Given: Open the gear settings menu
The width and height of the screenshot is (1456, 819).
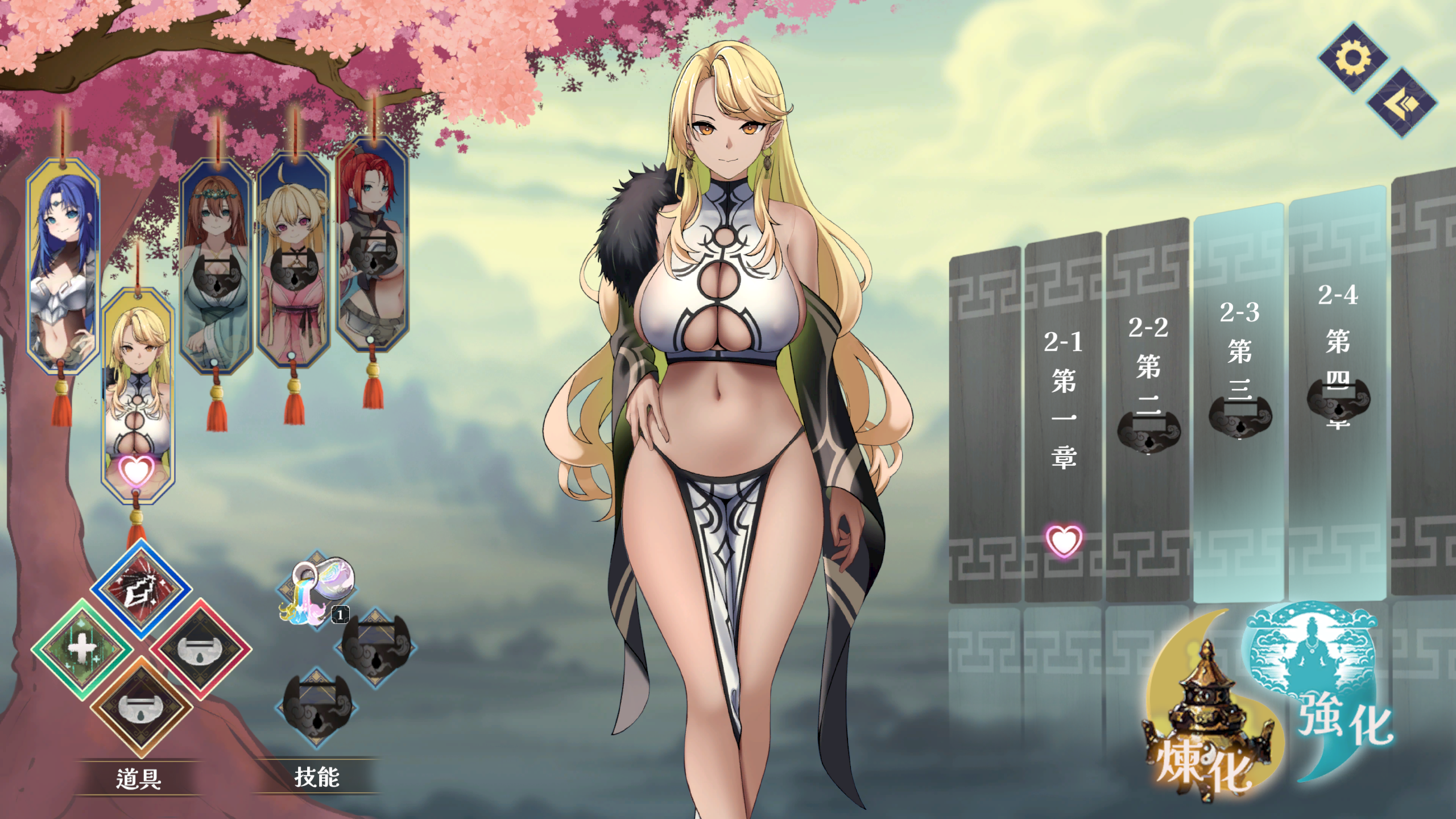Looking at the screenshot, I should point(1353,57).
